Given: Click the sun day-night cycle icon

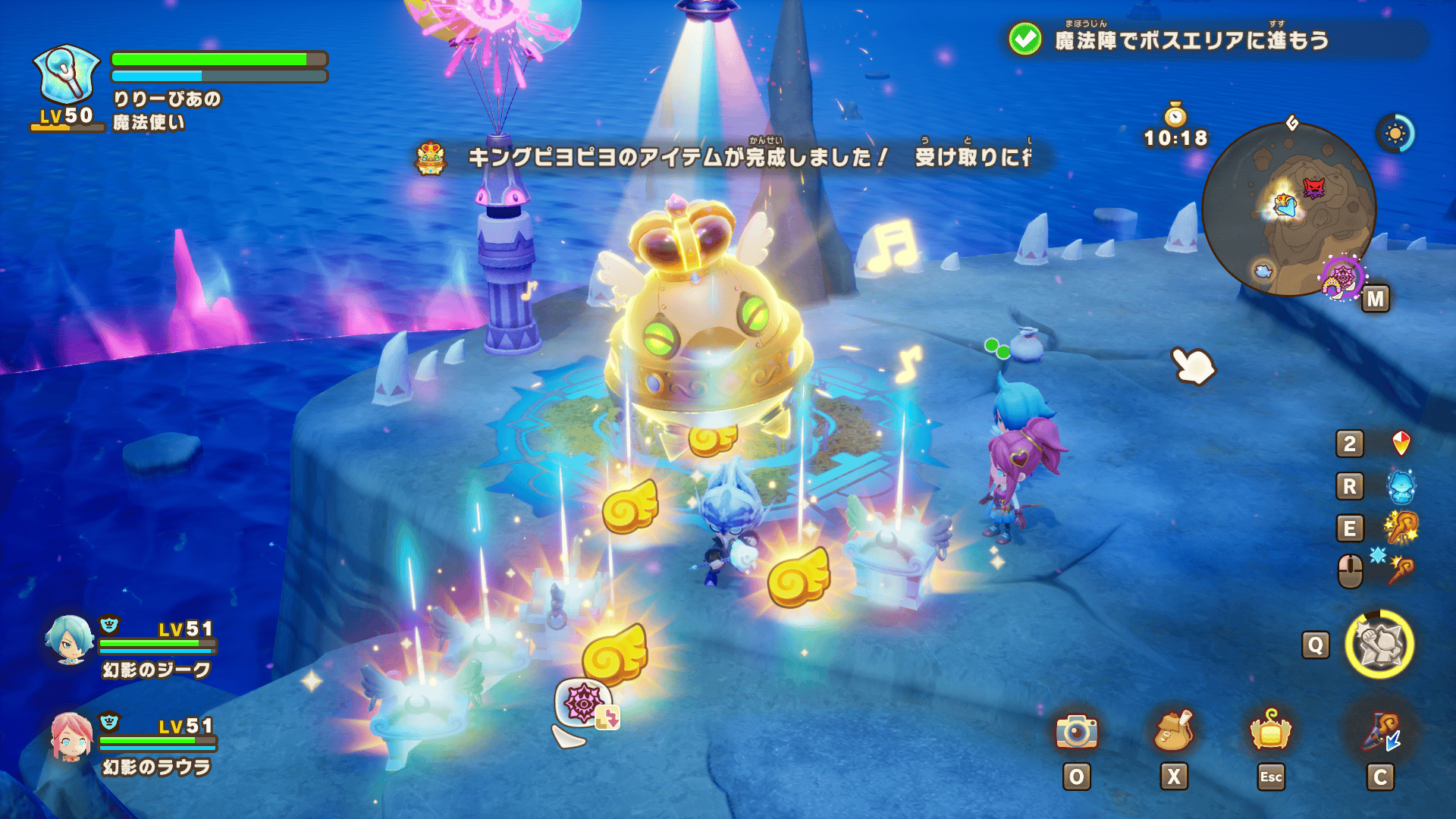Looking at the screenshot, I should click(x=1395, y=134).
